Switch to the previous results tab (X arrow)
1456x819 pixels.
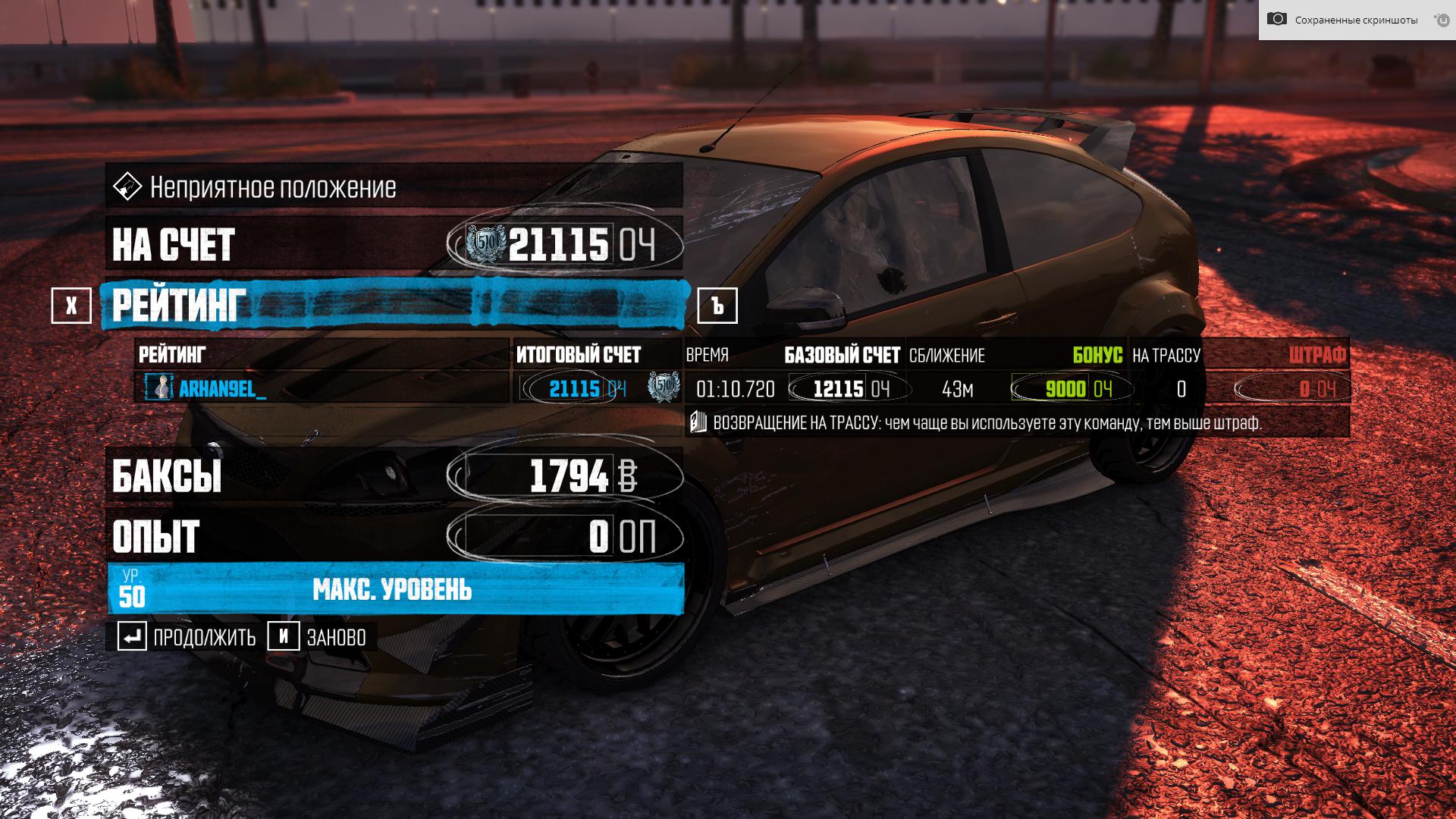coord(71,306)
